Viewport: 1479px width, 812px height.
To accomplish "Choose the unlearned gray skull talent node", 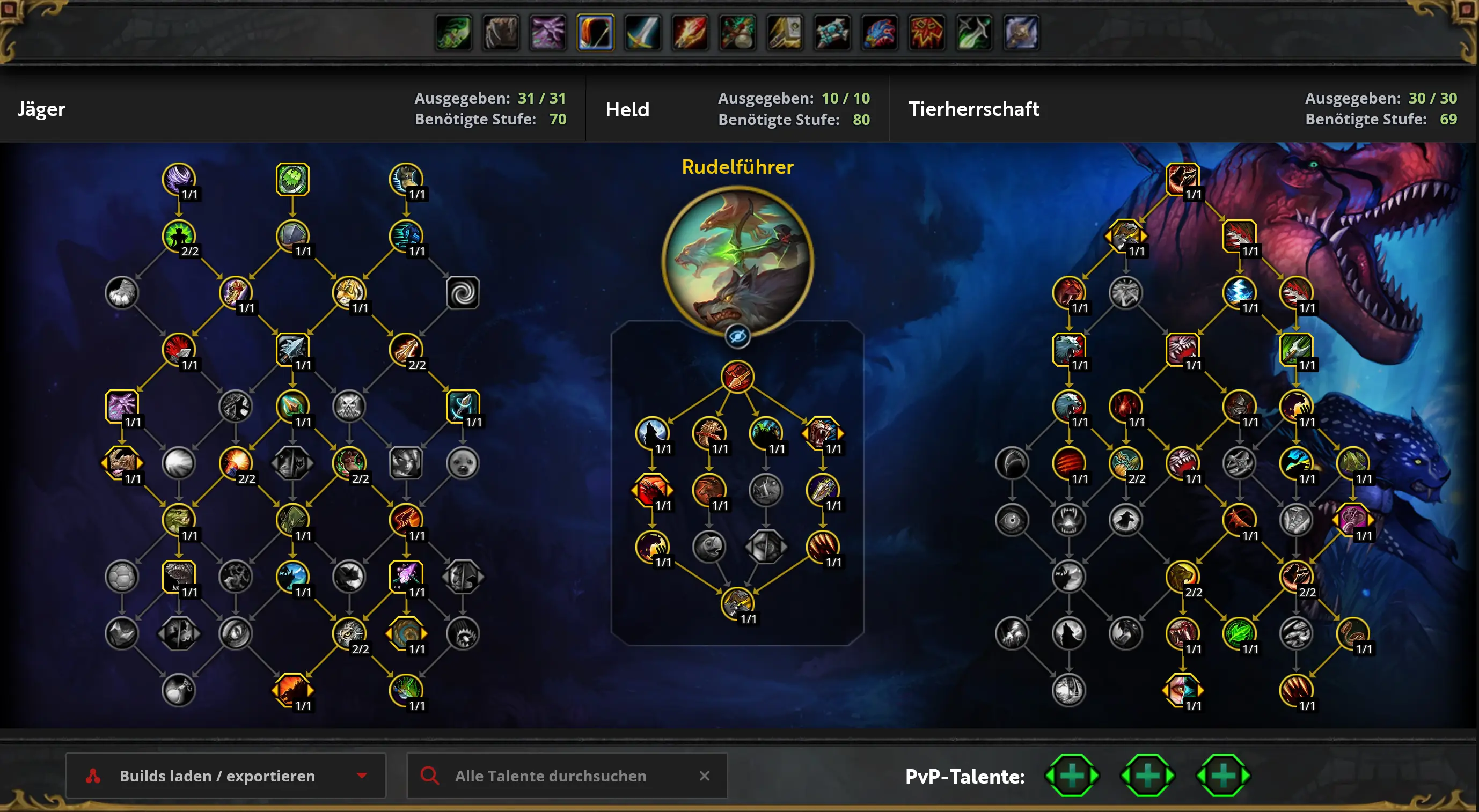I will tap(349, 407).
